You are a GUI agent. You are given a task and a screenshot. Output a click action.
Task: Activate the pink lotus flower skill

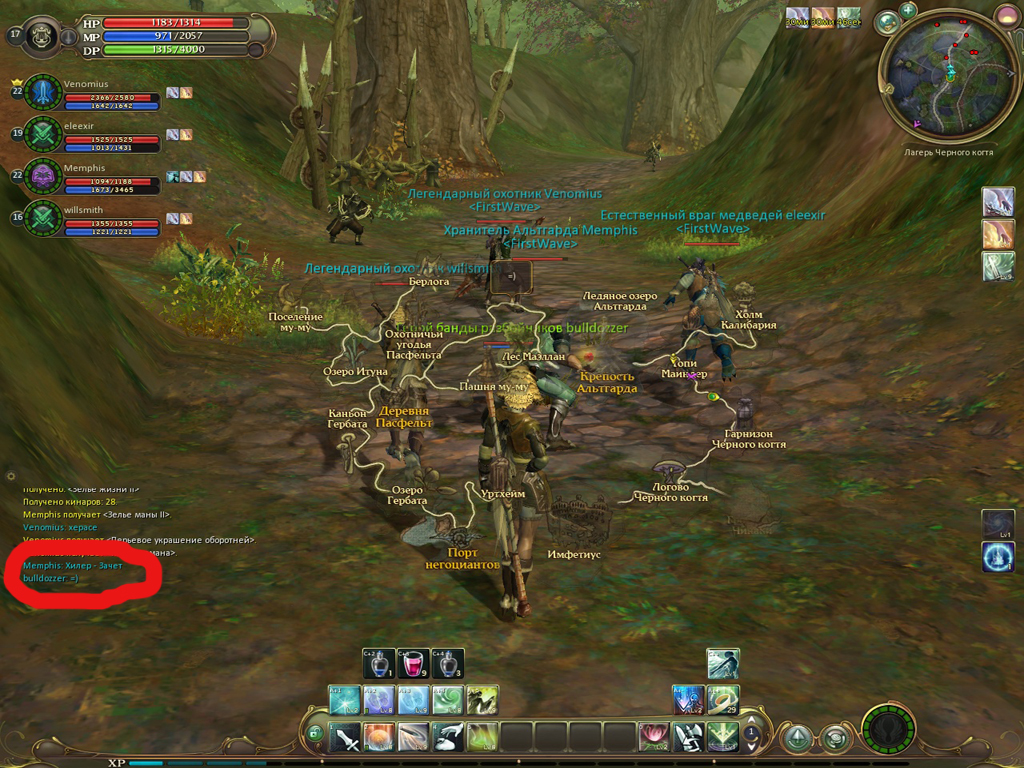pyautogui.click(x=654, y=738)
